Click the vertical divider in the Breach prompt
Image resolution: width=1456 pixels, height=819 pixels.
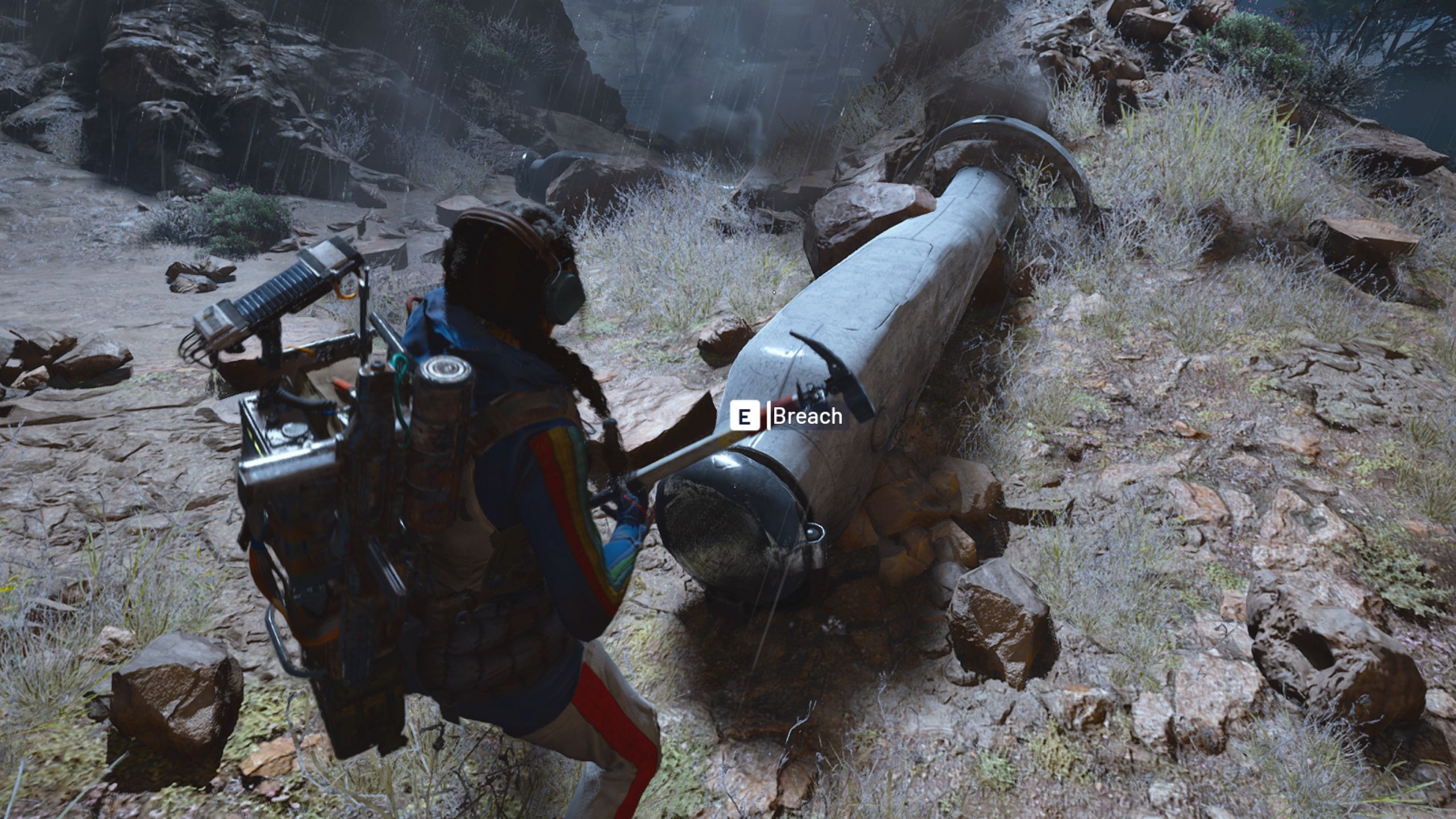coord(769,417)
